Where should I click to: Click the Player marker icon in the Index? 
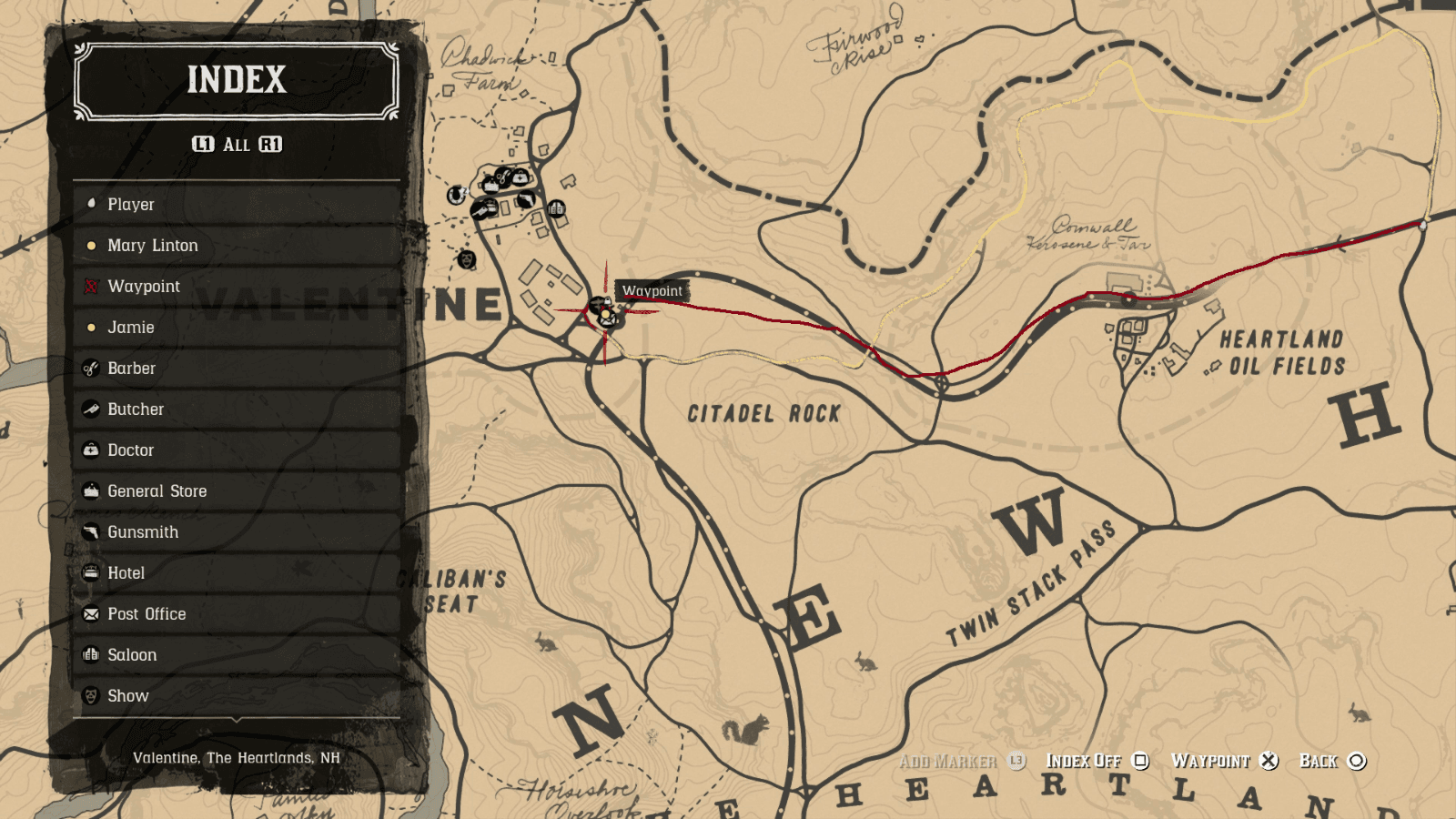click(90, 204)
